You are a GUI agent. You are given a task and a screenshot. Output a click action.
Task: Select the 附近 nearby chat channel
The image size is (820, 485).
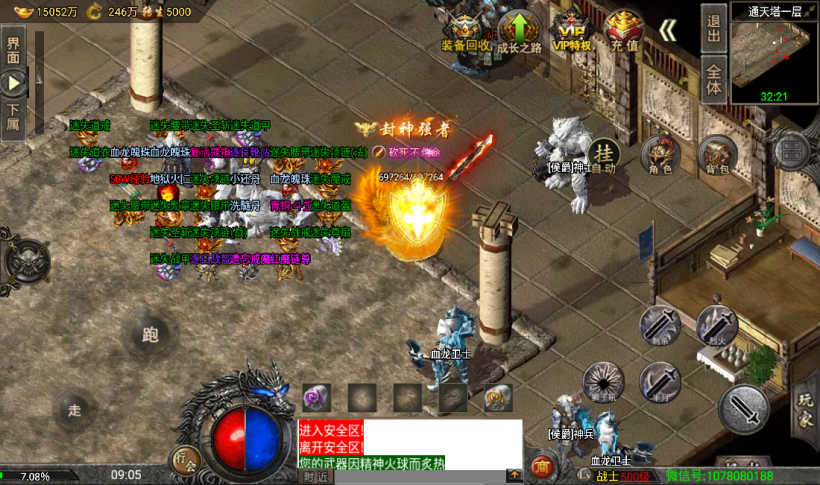(x=316, y=477)
